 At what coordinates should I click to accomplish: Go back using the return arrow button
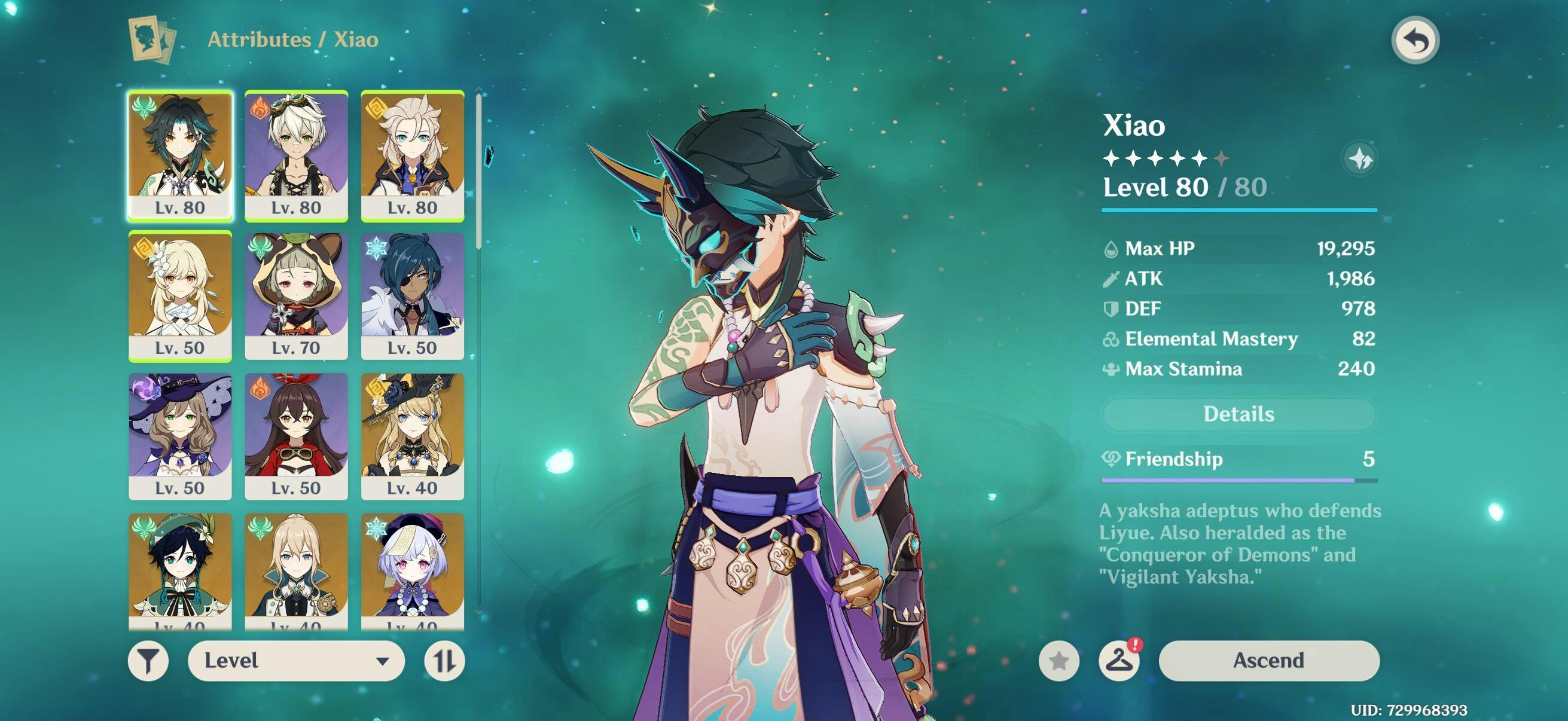(1416, 41)
